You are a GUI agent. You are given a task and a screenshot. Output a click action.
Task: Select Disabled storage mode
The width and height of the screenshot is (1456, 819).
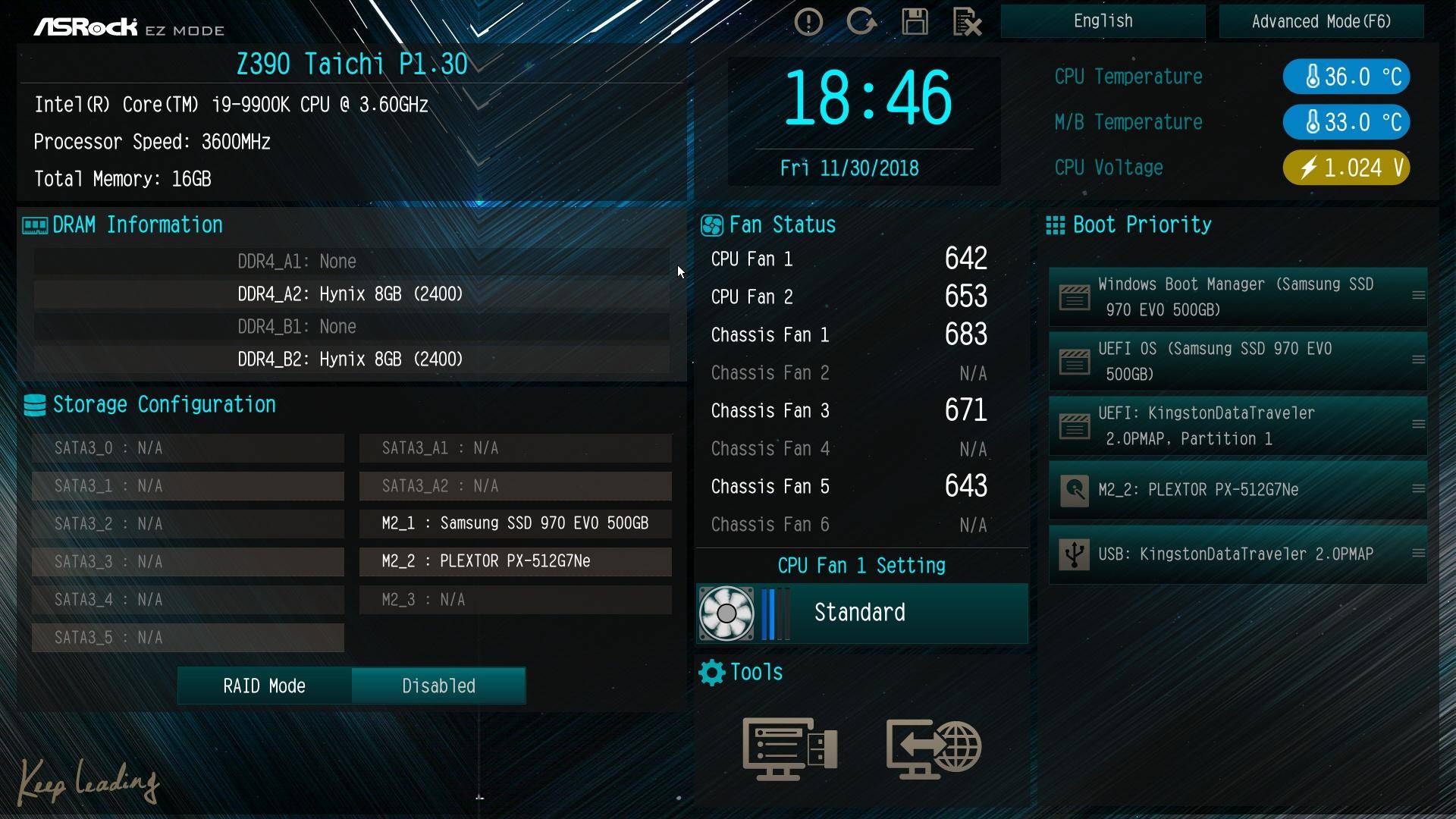point(438,685)
